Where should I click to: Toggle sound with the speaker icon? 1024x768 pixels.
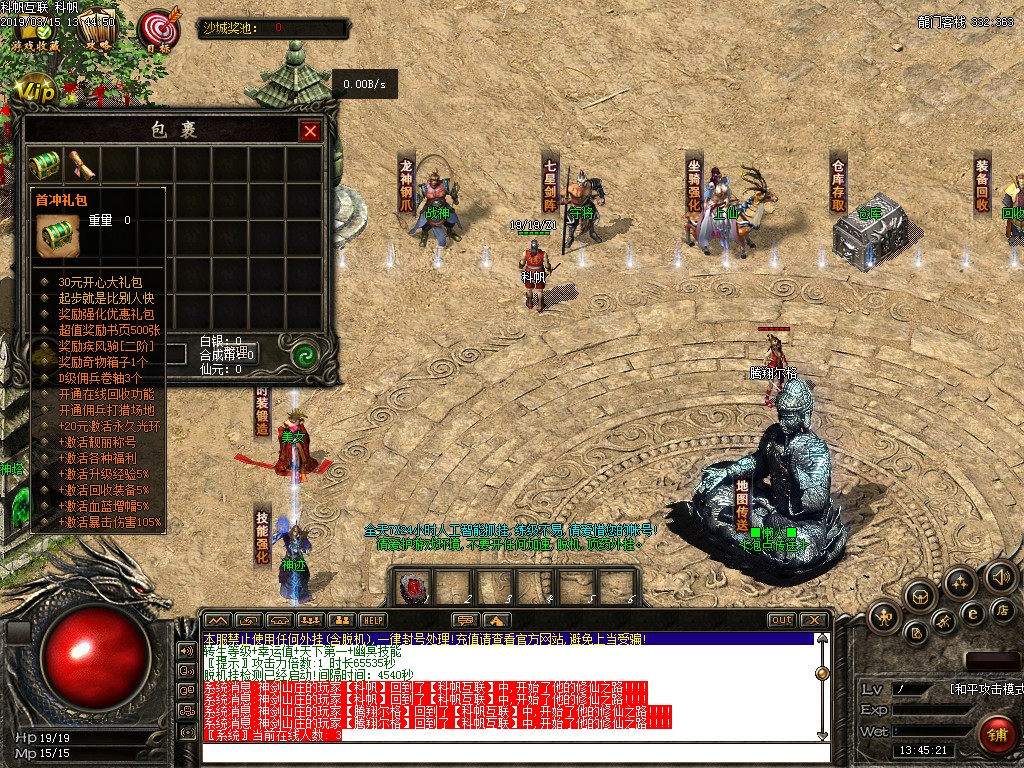click(1001, 577)
